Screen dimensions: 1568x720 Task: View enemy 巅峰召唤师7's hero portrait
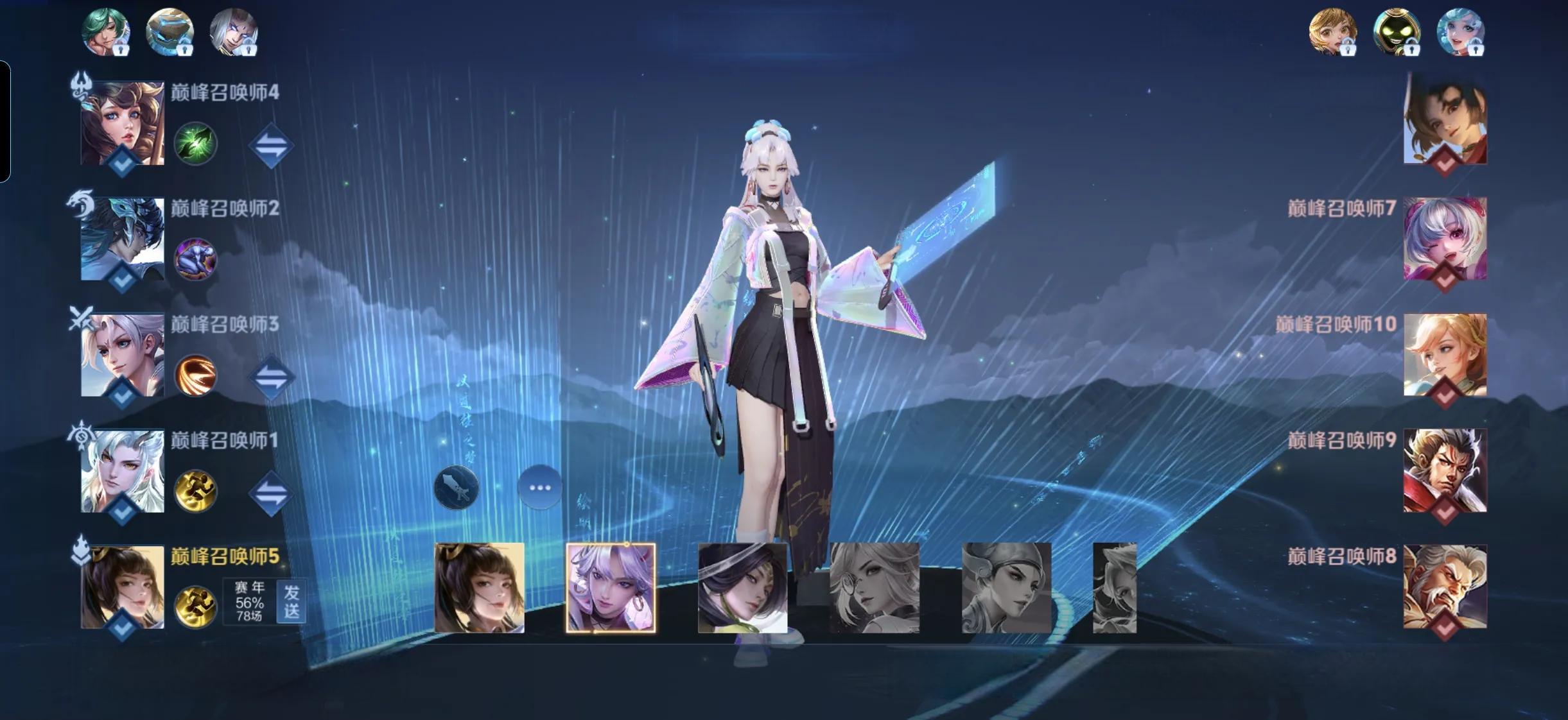1445,239
